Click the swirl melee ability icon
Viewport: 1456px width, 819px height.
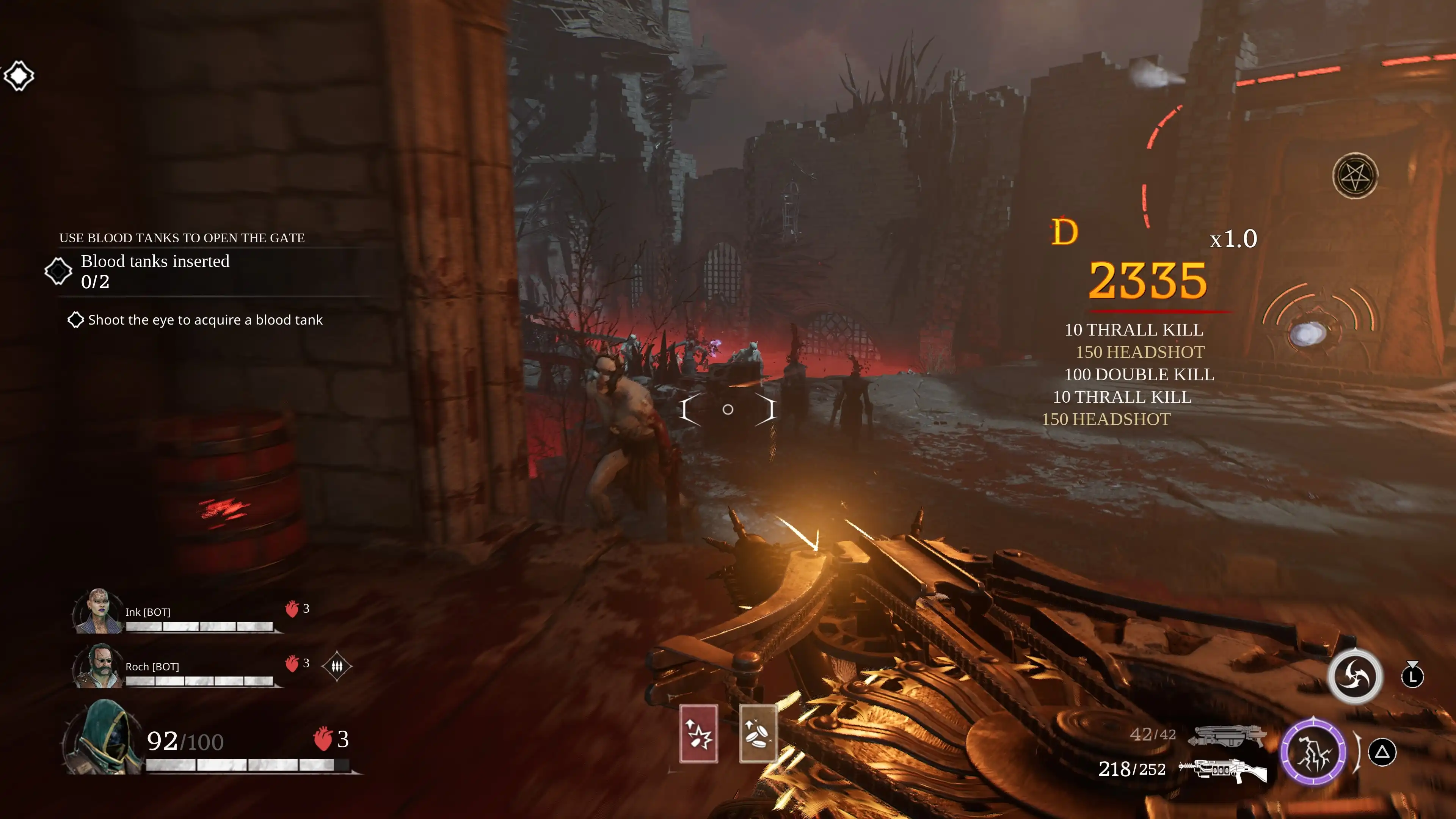[x=1355, y=676]
